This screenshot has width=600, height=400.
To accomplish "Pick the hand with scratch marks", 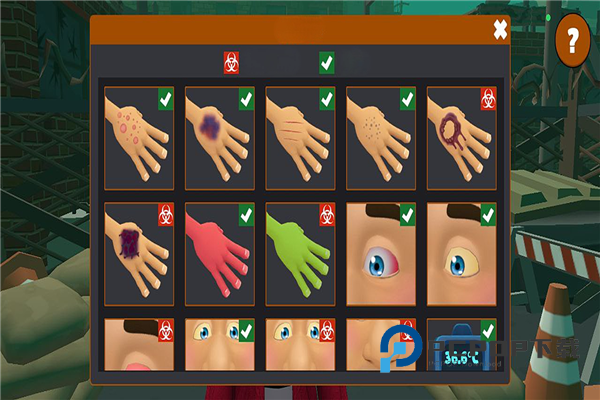I will point(300,137).
